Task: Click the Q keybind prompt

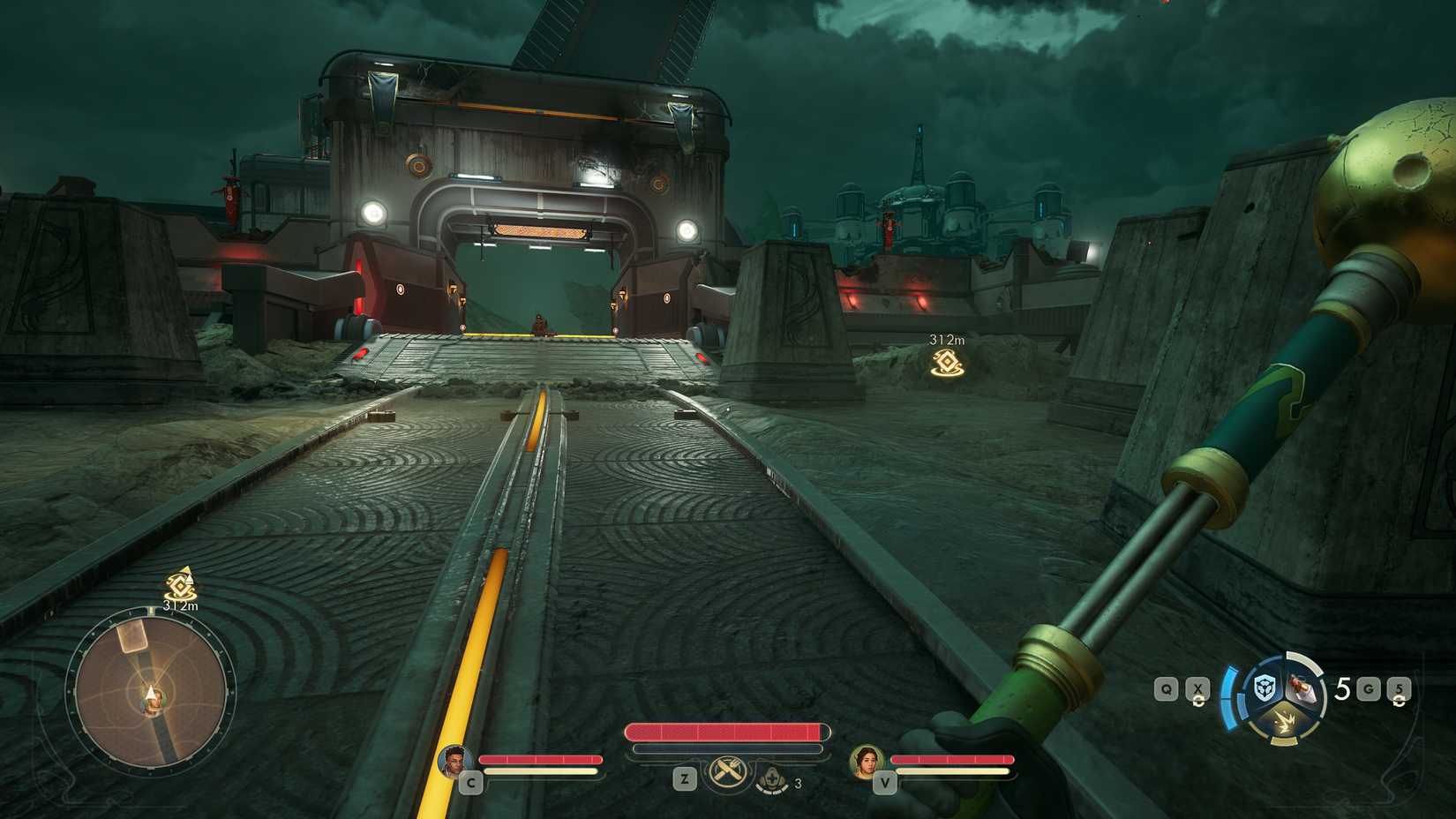Action: click(1167, 688)
